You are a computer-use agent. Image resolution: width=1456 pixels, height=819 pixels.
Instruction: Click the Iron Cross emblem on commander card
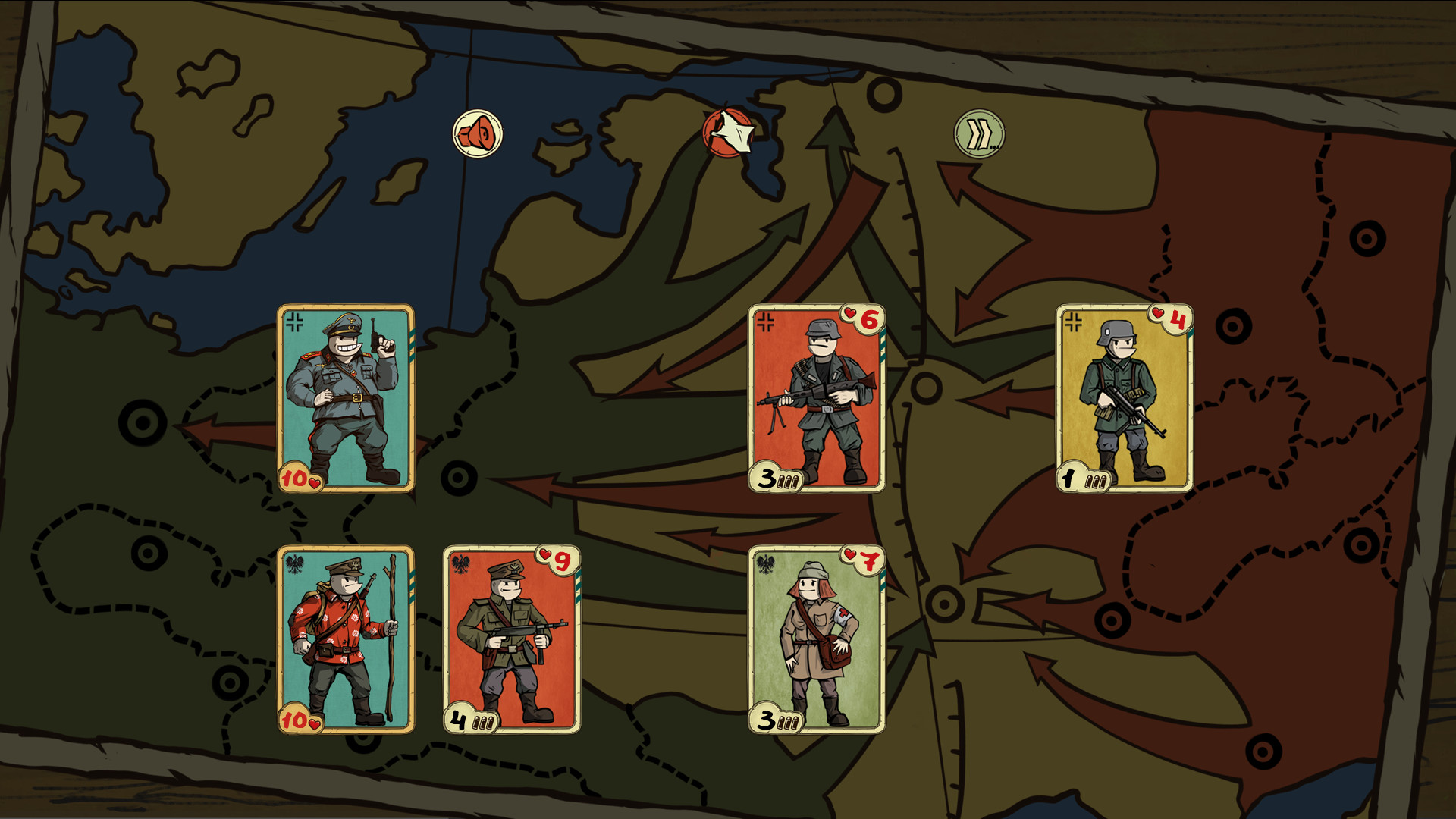pyautogui.click(x=294, y=322)
